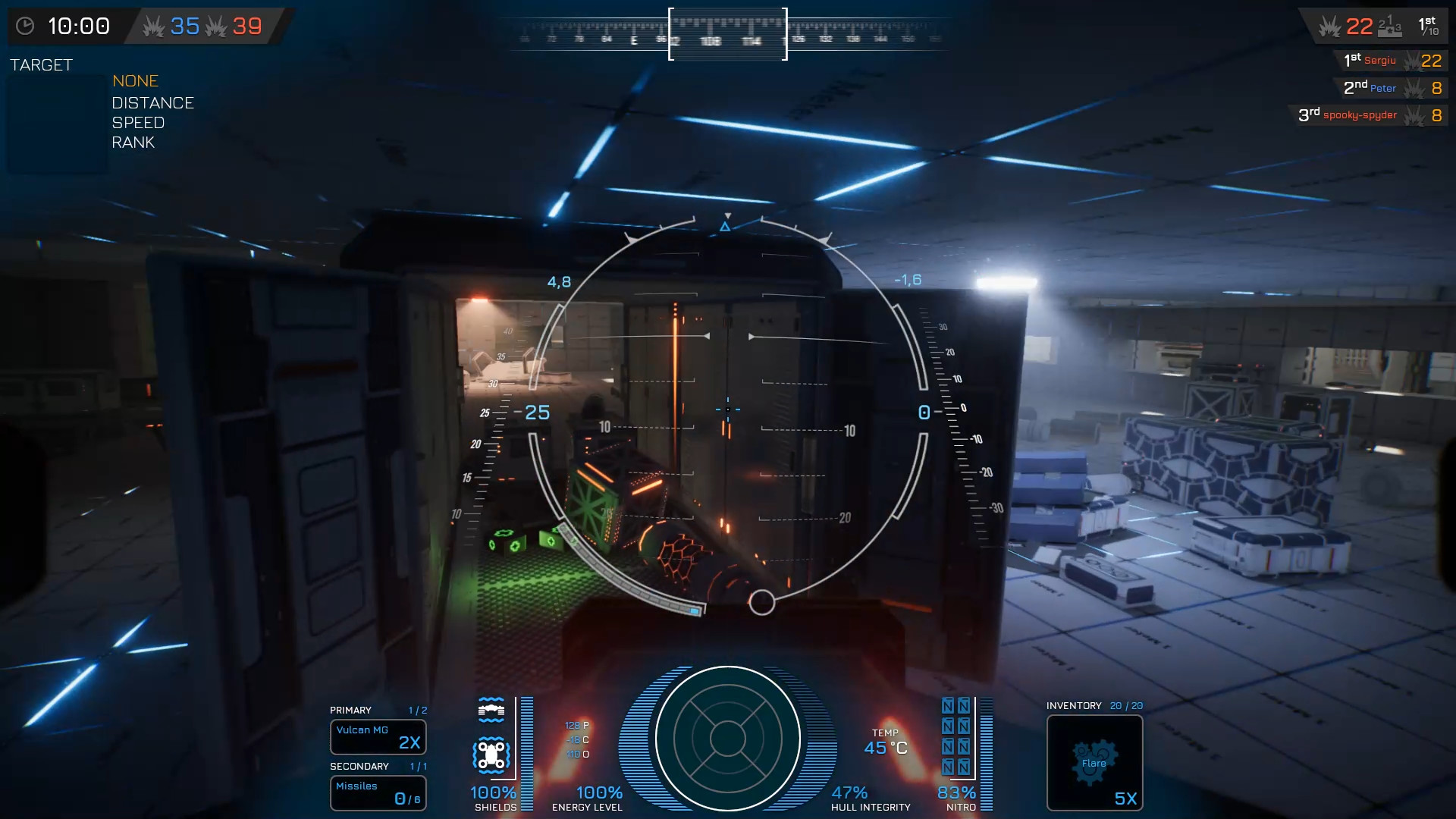
Task: Toggle the Vulcan MG primary weapon slot
Action: (378, 737)
